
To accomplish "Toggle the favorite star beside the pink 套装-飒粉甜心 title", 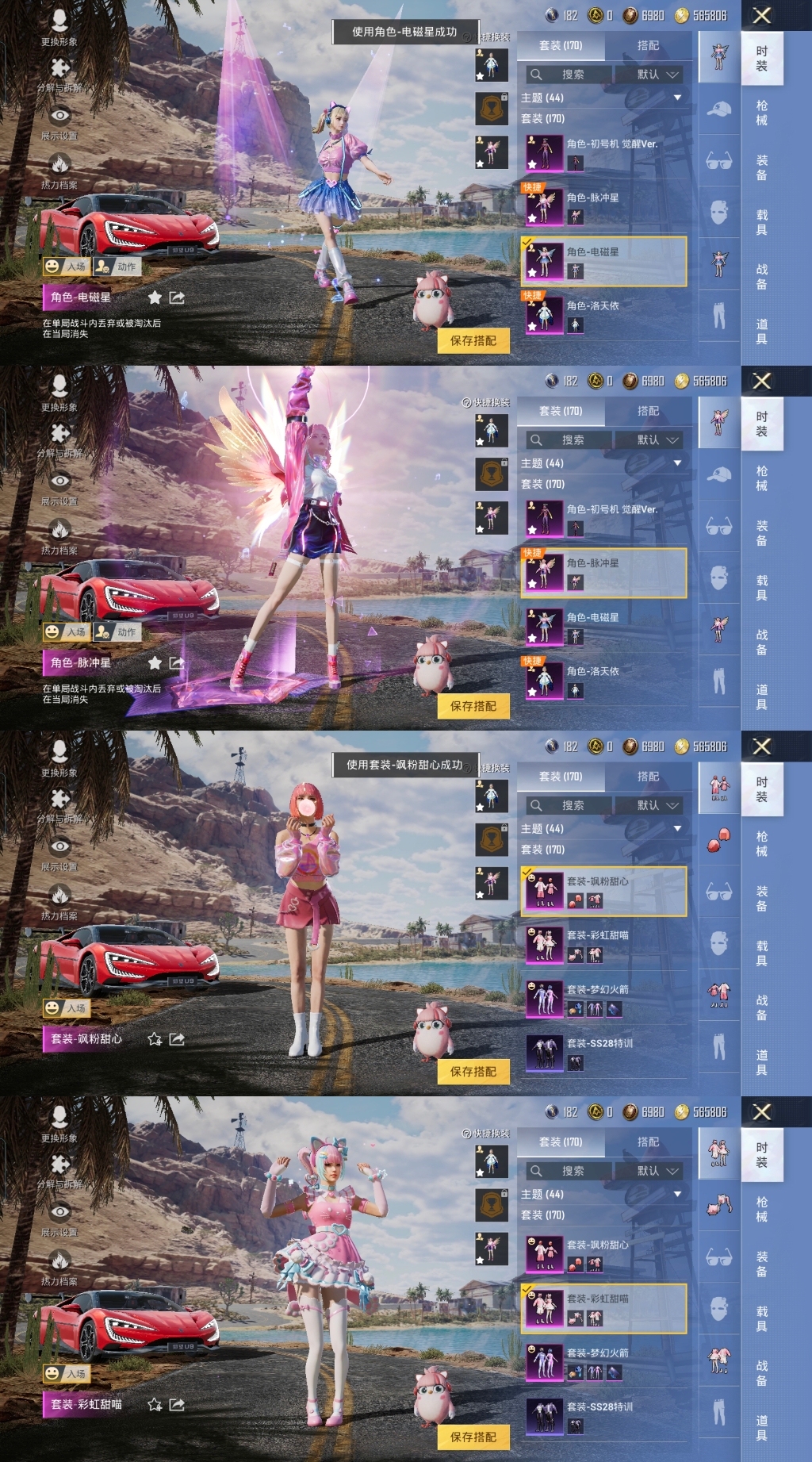I will [x=155, y=1039].
